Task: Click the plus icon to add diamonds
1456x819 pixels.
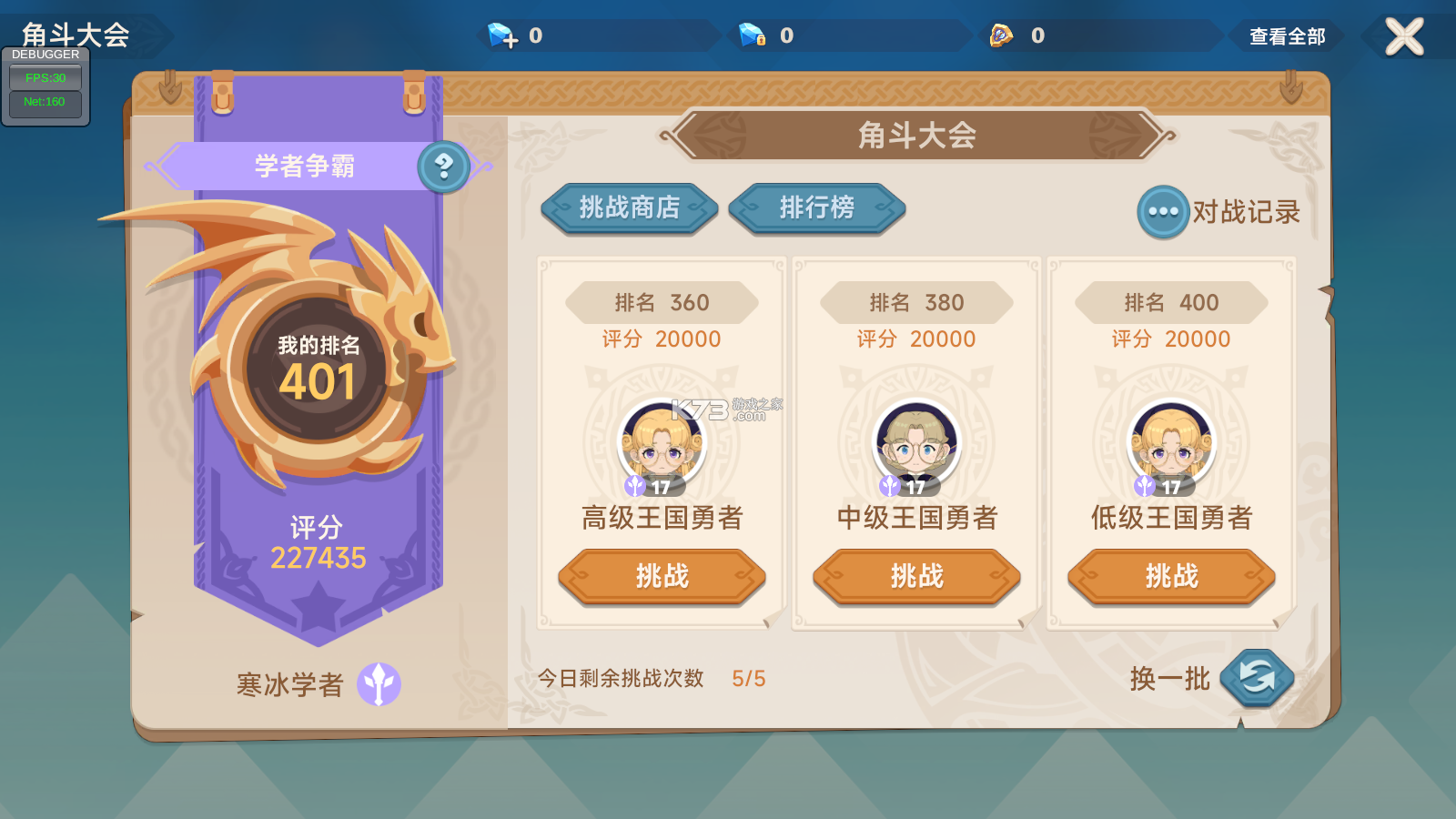Action: point(512,40)
